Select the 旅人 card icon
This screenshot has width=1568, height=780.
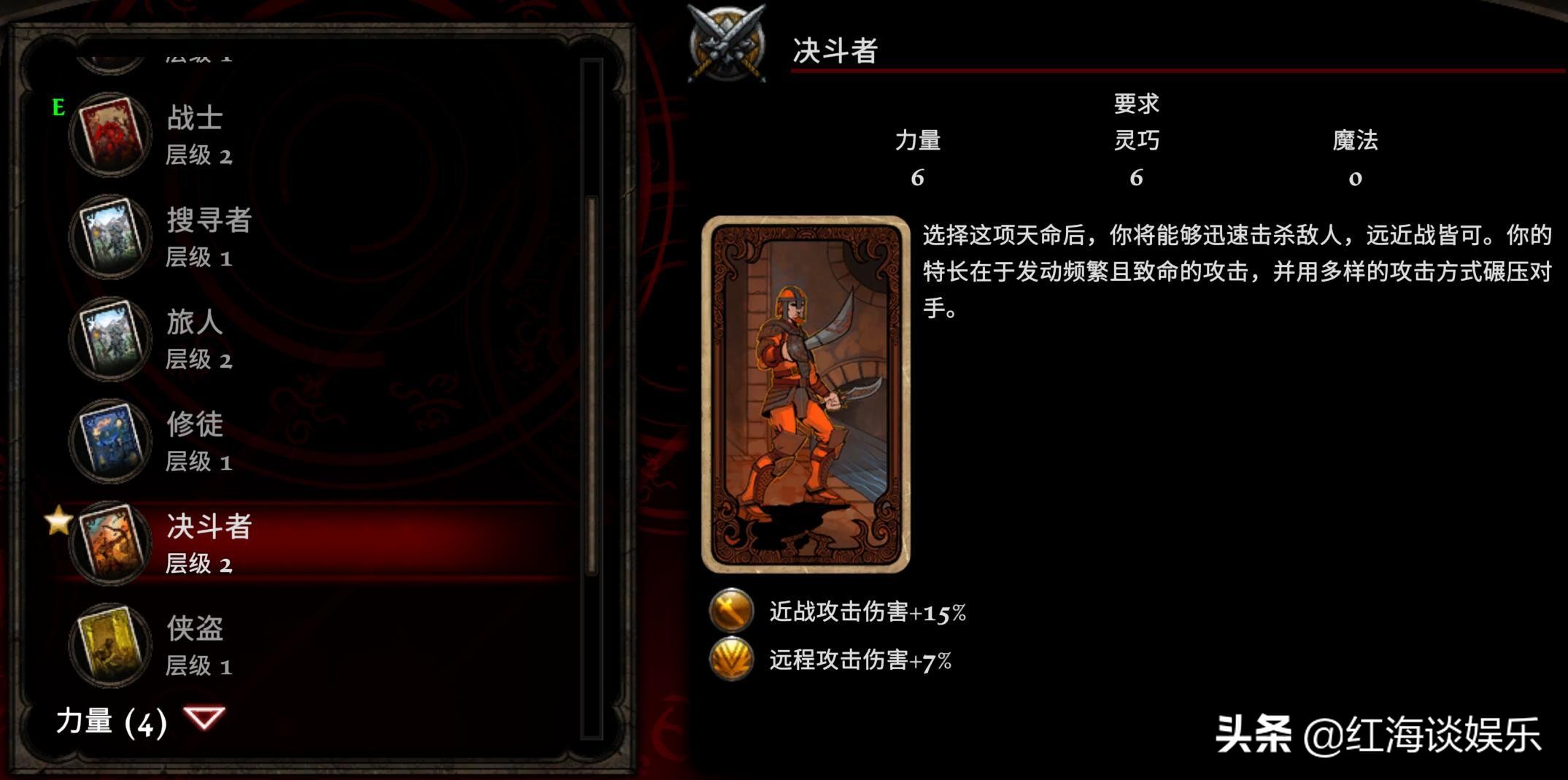tap(109, 338)
